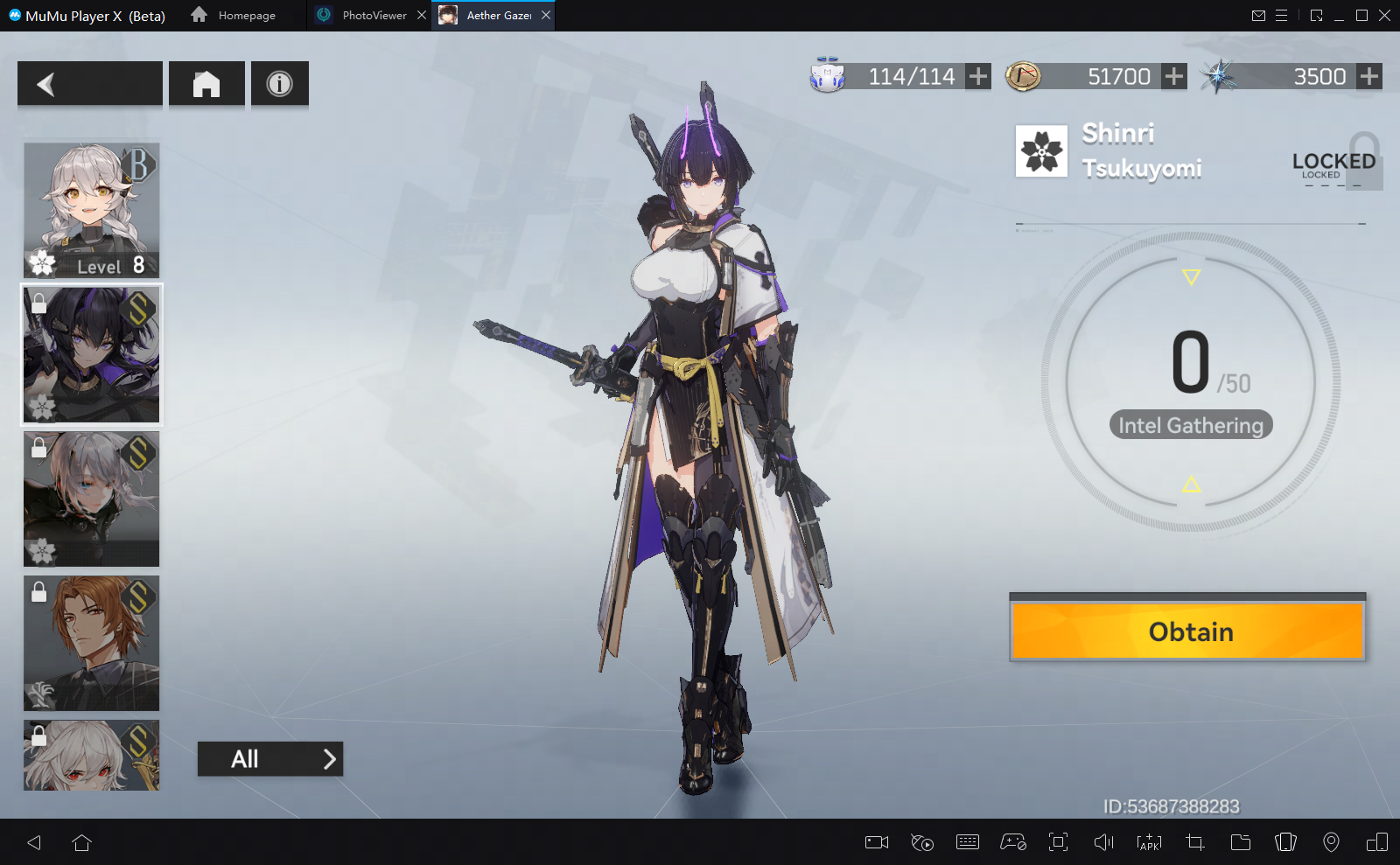Add stamina with plus next to 114/114
This screenshot has height=865, width=1400.
978,77
